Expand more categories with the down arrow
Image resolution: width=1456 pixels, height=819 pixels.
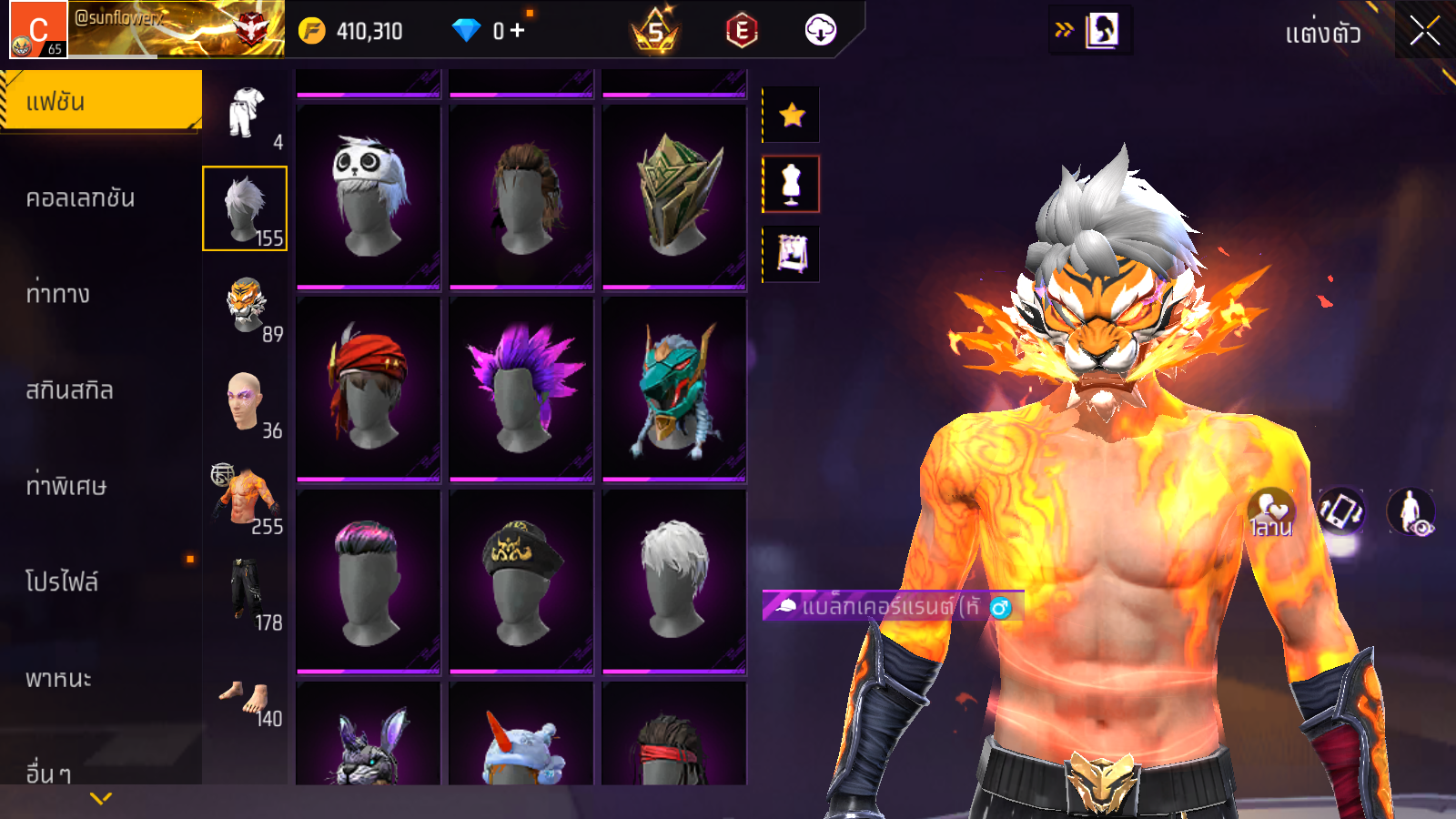[101, 798]
